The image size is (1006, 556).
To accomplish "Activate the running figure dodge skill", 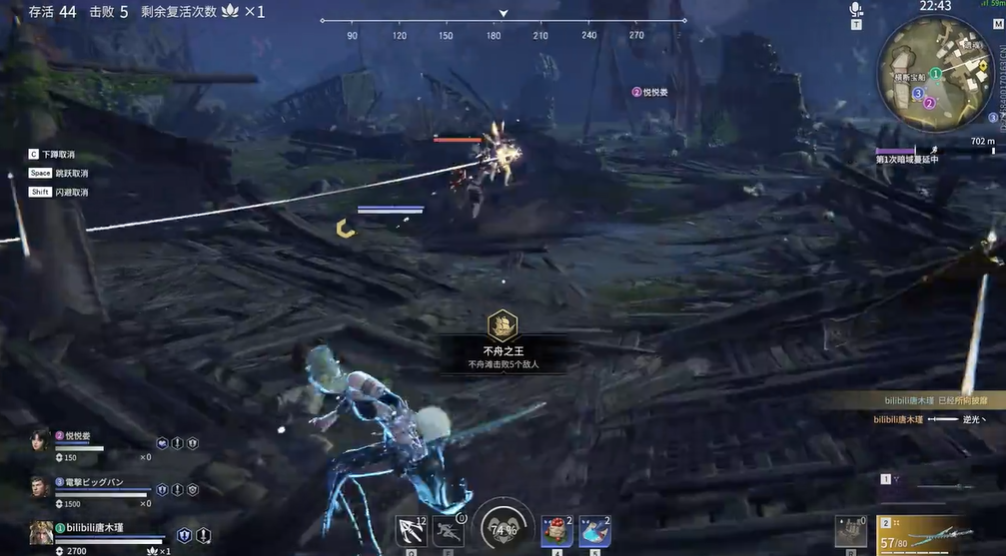I will click(449, 529).
